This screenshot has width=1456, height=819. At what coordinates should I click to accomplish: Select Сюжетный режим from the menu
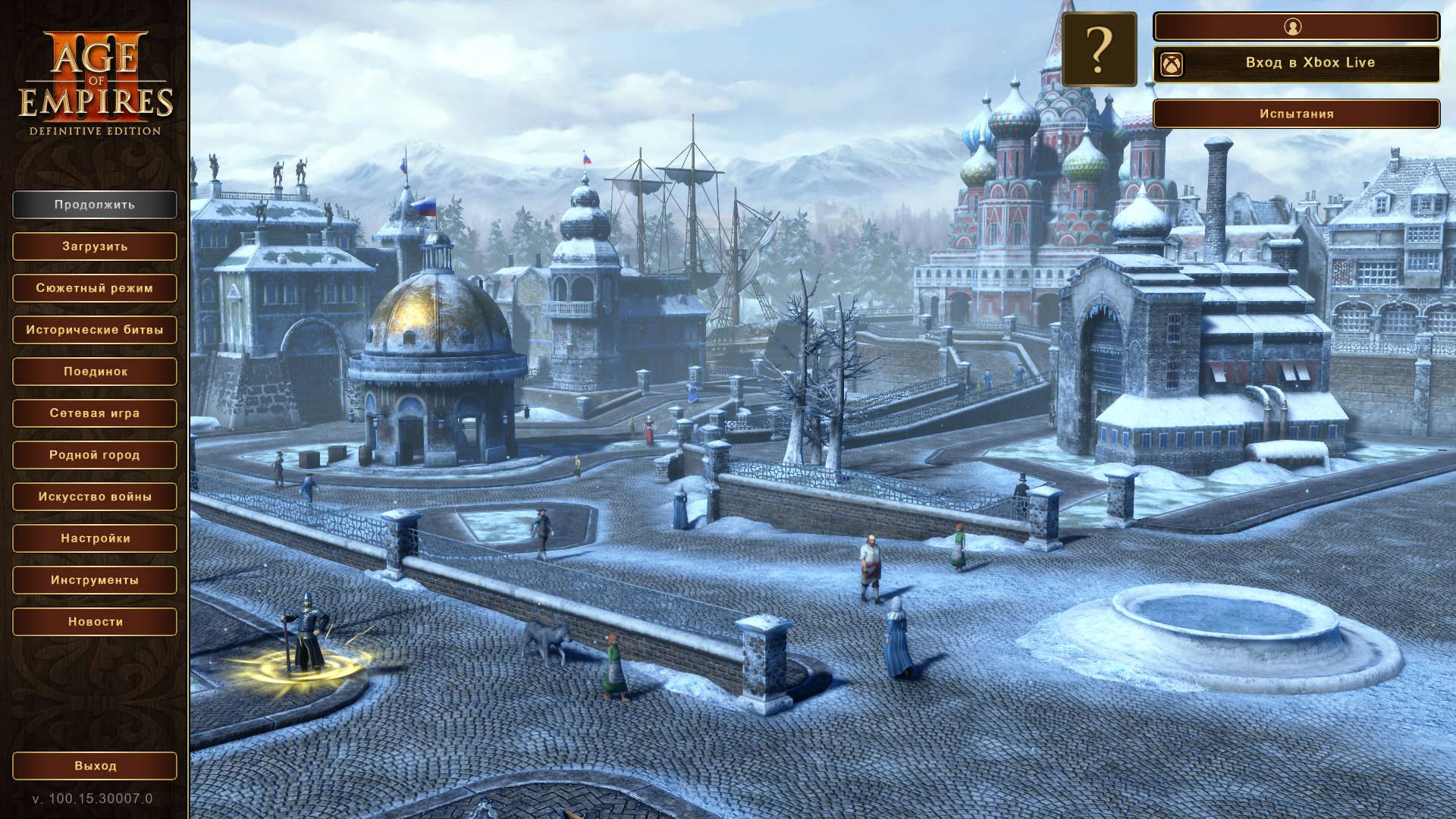95,288
